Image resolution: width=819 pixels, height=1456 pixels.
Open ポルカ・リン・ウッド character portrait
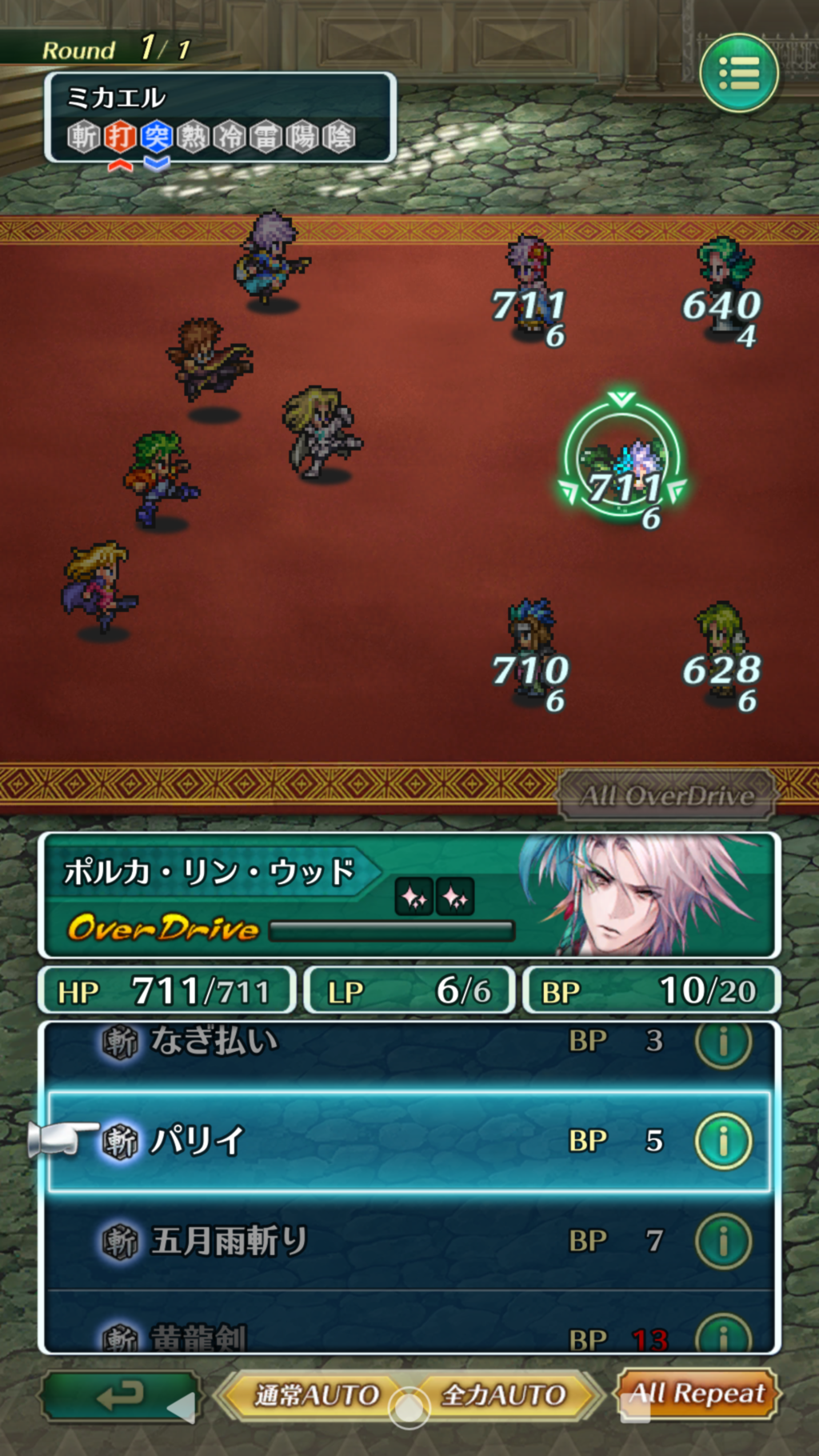point(640,894)
